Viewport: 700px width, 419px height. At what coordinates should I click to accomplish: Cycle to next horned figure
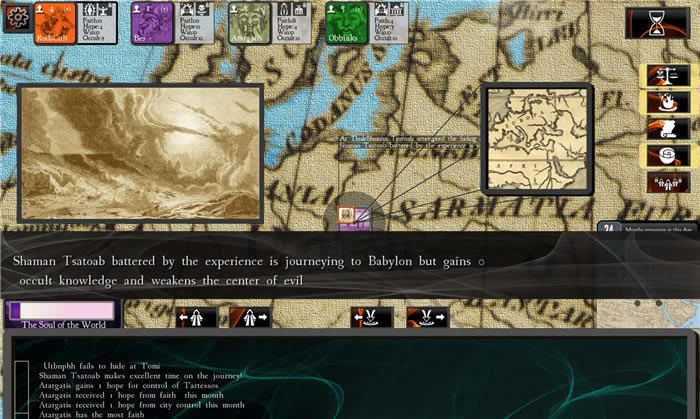tap(427, 318)
